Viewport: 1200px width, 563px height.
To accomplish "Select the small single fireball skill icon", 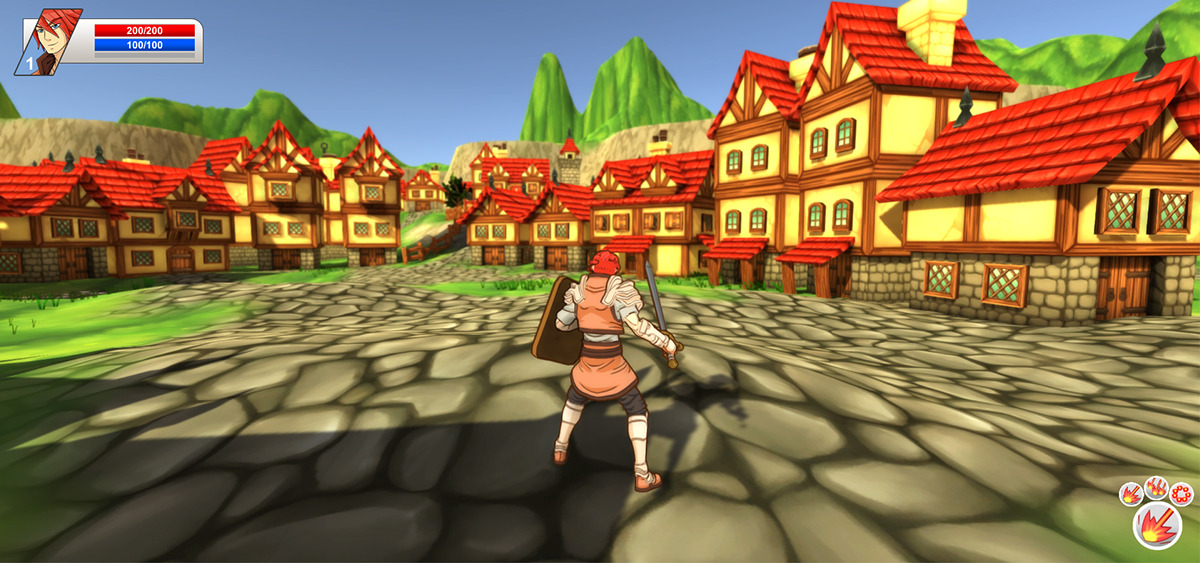I will (1131, 493).
